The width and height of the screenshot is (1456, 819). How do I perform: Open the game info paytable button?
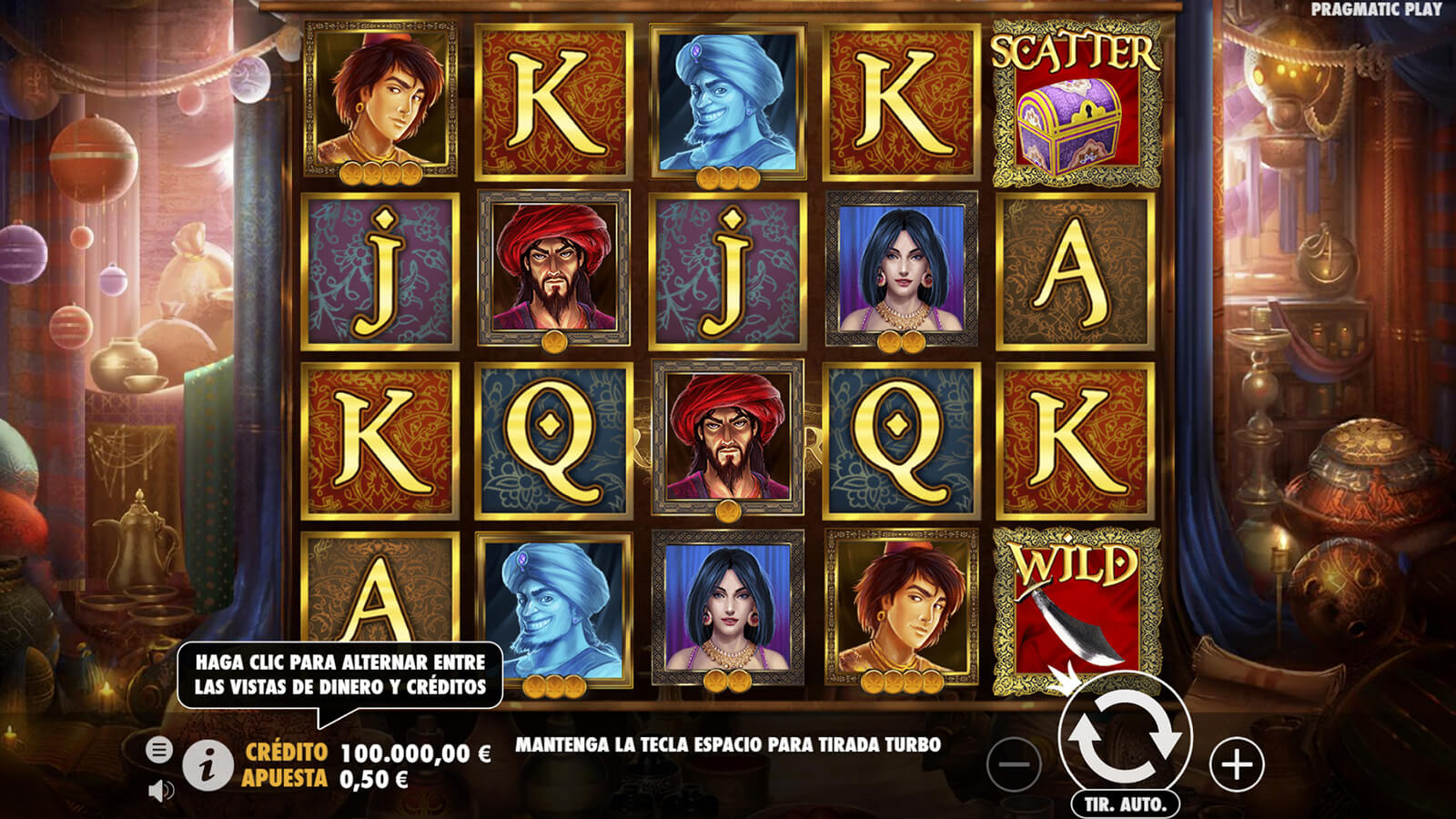pyautogui.click(x=207, y=765)
